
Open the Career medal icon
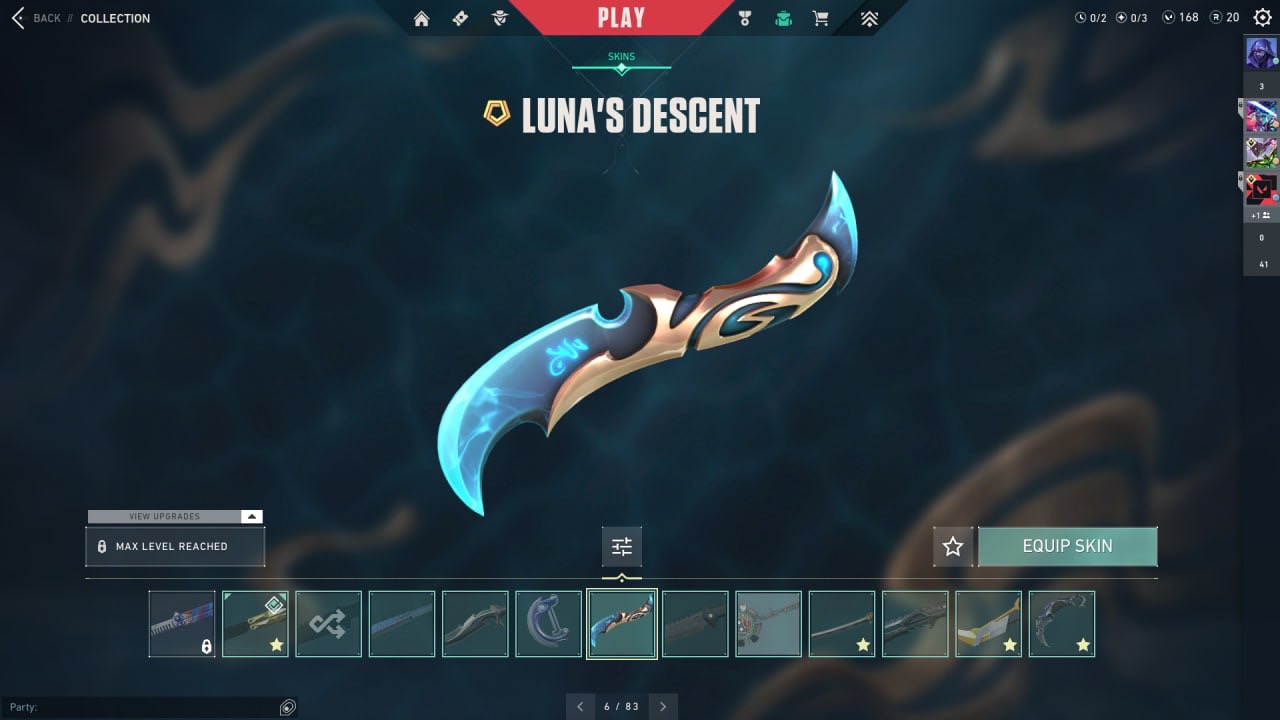coord(744,18)
